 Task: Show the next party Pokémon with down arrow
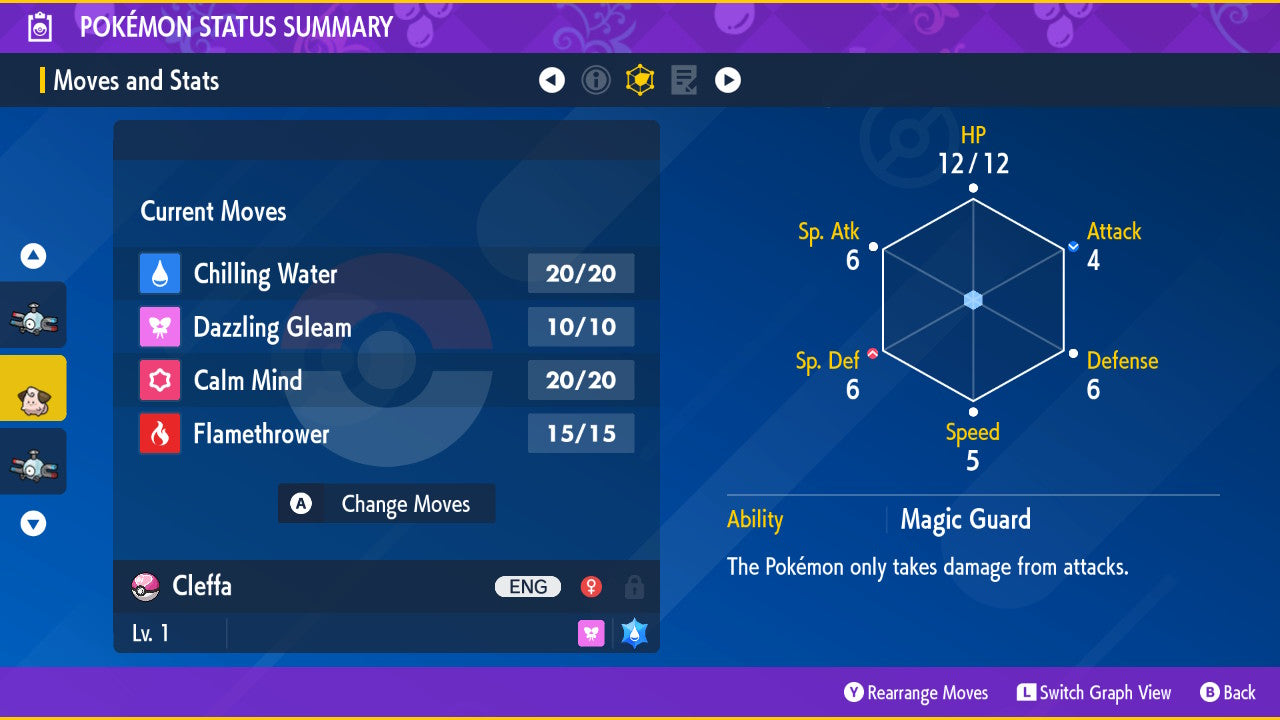tap(33, 523)
